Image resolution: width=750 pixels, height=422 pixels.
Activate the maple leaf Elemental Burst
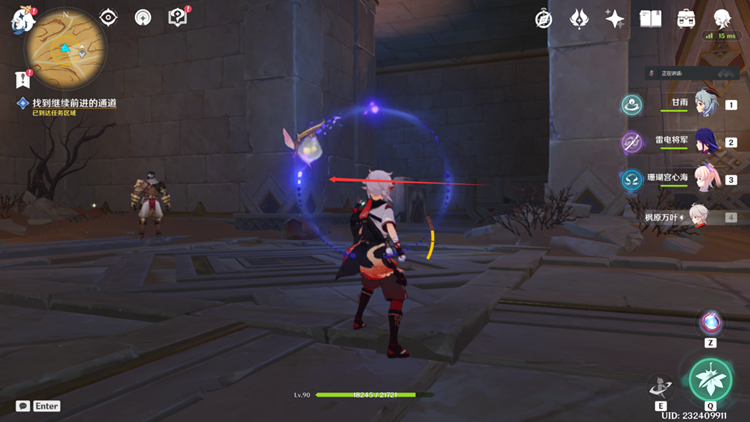(x=709, y=379)
